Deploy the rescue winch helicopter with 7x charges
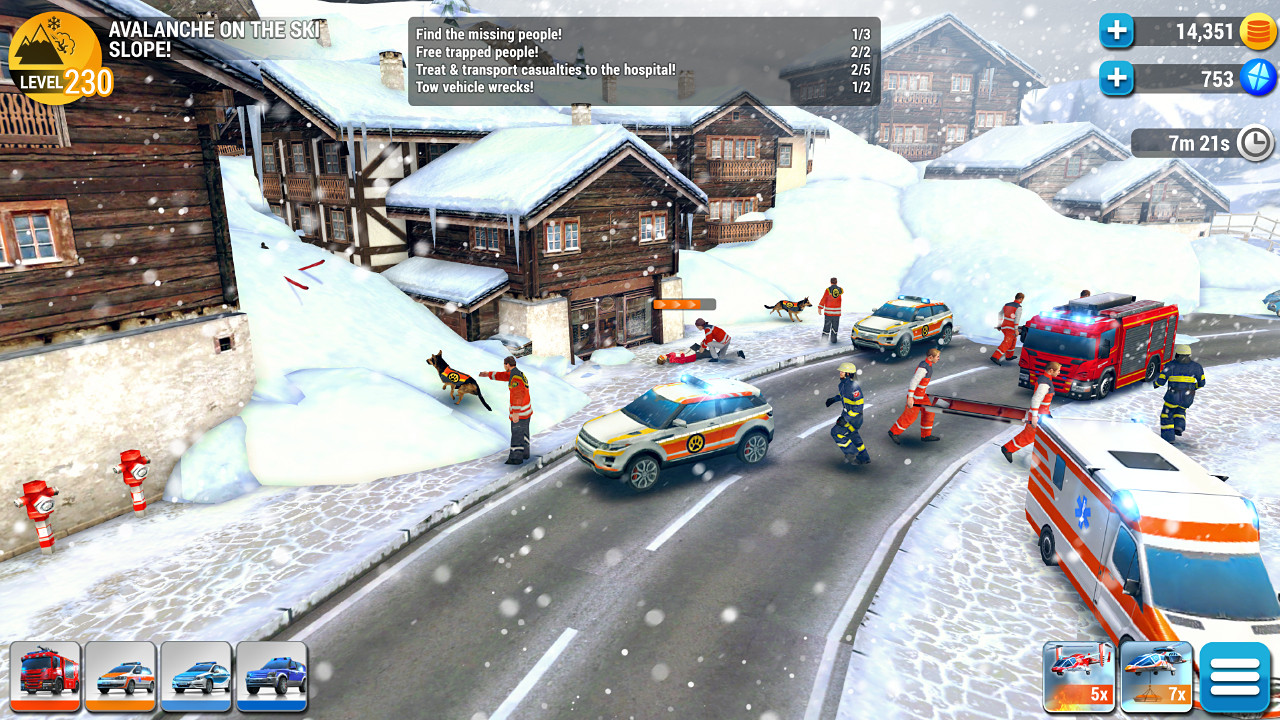Image resolution: width=1280 pixels, height=720 pixels. click(1155, 676)
